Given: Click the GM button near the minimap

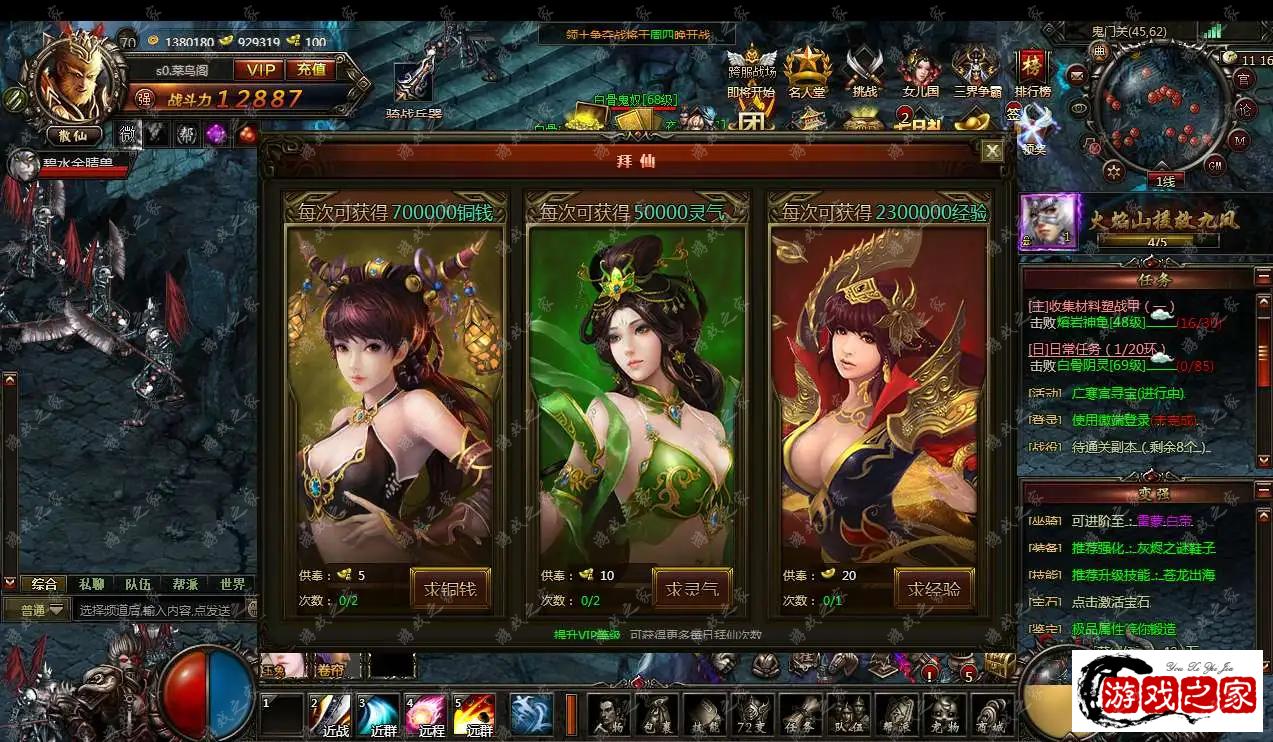Looking at the screenshot, I should (1215, 164).
